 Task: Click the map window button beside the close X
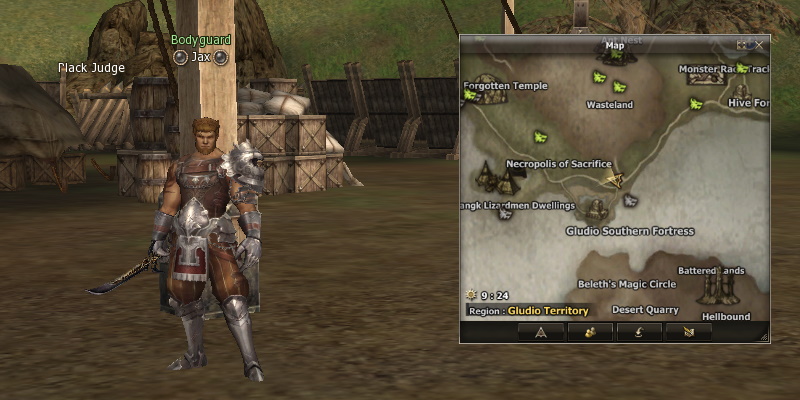click(x=744, y=44)
